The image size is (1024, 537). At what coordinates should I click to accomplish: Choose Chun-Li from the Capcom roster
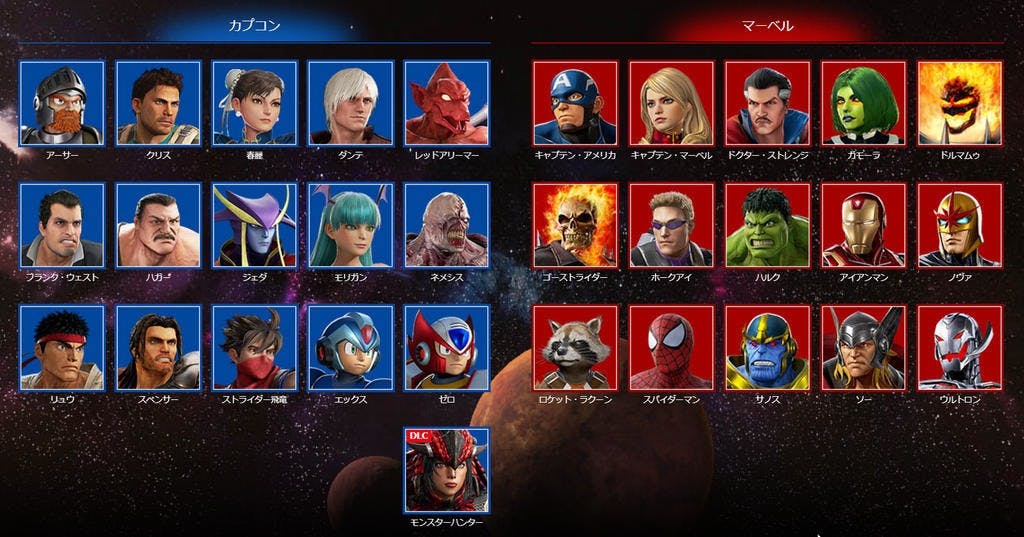pos(254,103)
